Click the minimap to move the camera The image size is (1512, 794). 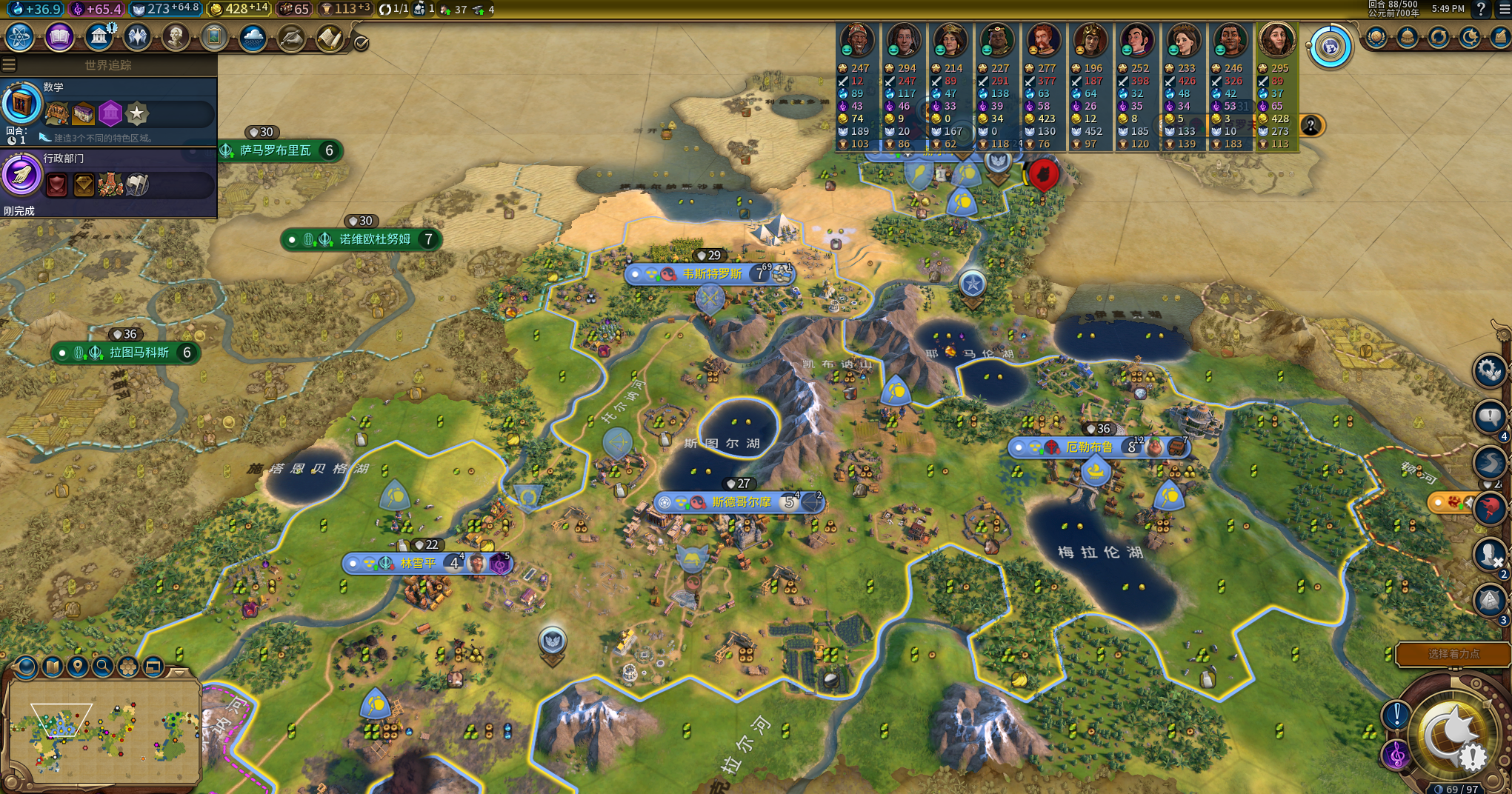pyautogui.click(x=104, y=732)
